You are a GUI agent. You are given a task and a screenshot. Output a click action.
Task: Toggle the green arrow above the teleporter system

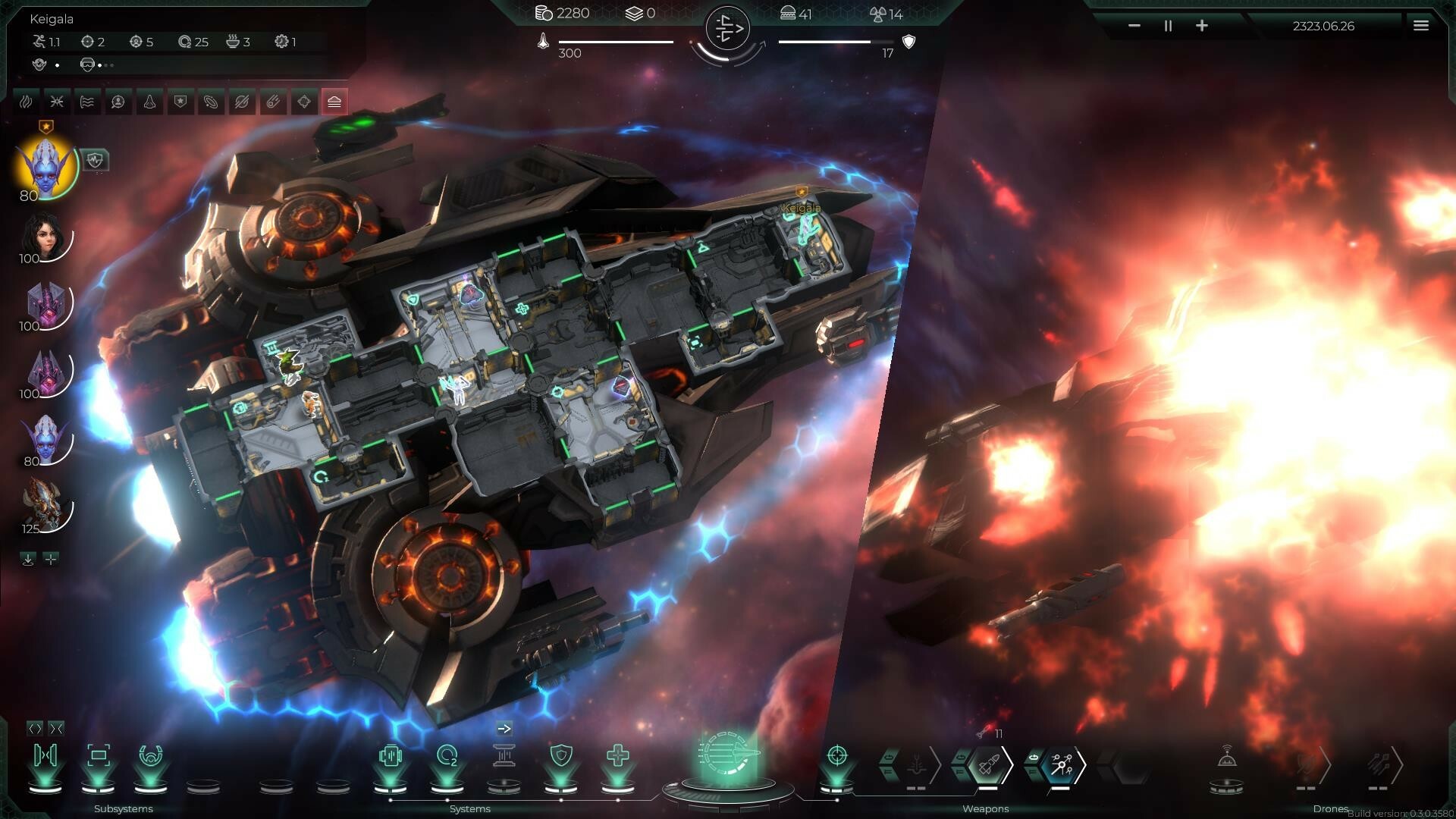coord(504,728)
